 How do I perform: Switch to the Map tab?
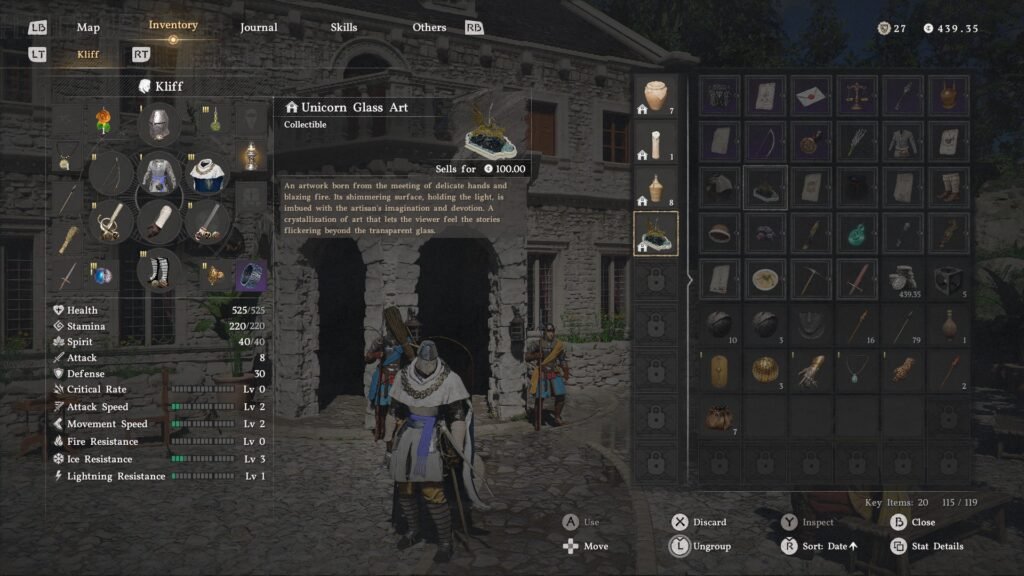(x=88, y=27)
